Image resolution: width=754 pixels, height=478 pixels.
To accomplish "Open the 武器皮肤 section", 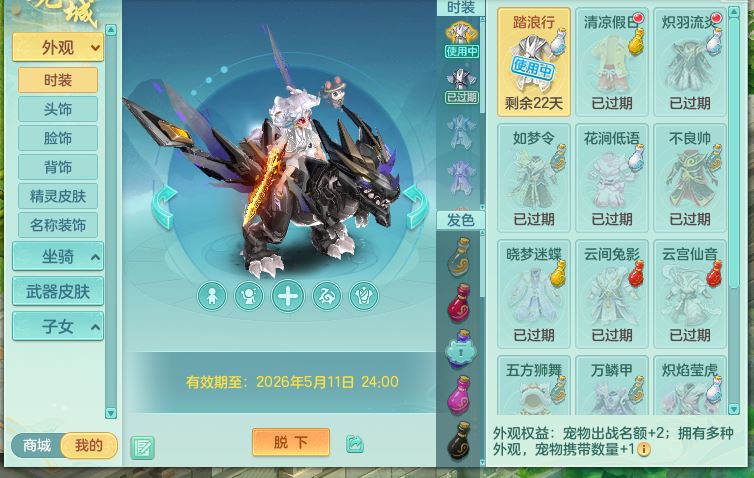I will tap(57, 291).
